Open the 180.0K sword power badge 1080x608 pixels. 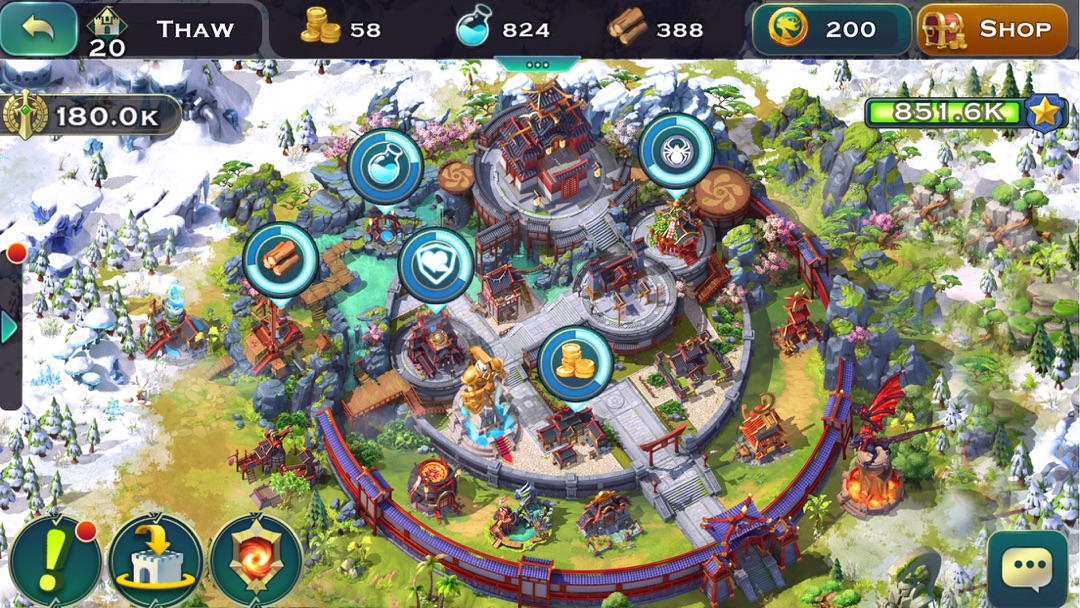[90, 116]
